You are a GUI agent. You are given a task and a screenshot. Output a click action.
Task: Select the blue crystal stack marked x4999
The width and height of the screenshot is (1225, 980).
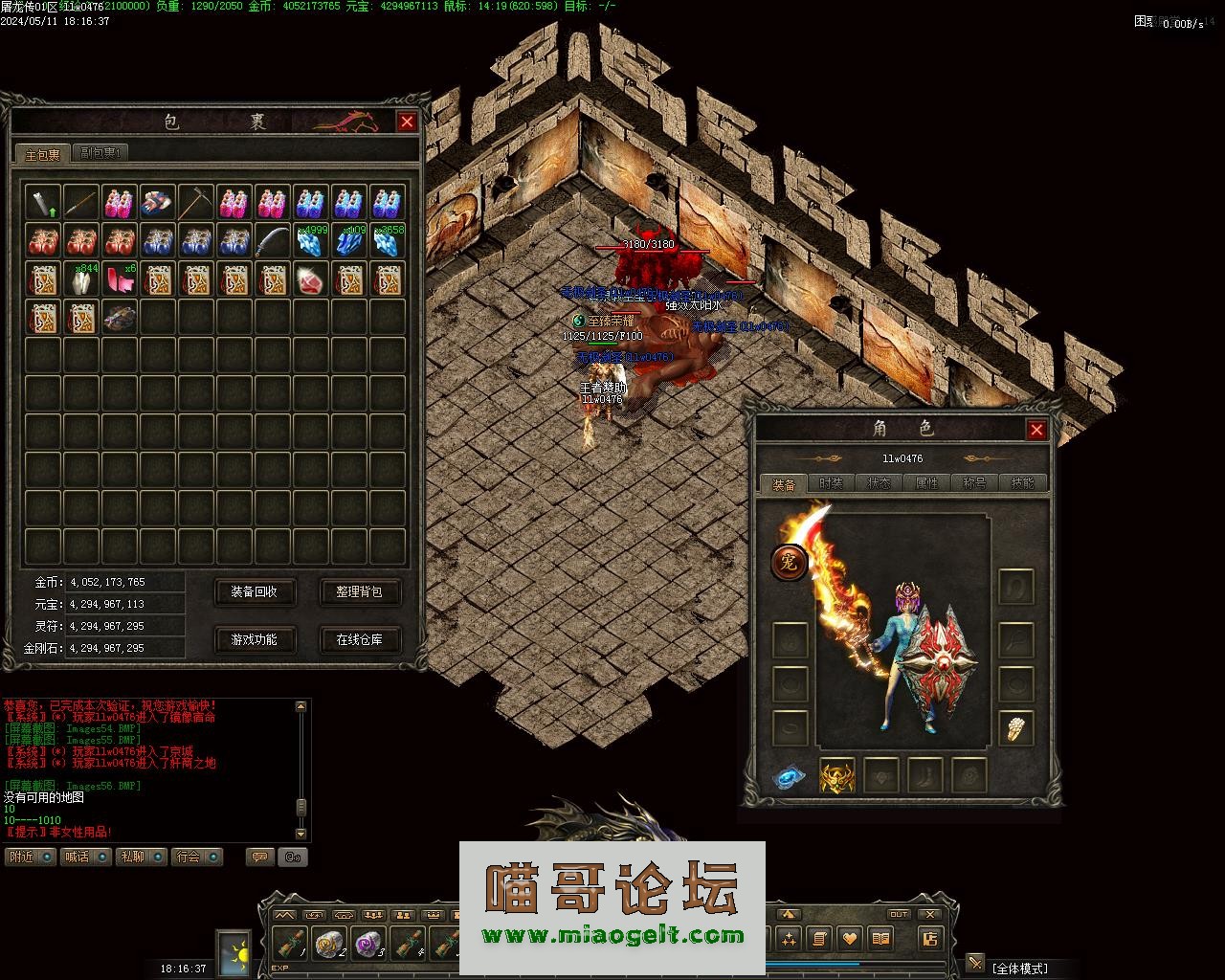click(x=311, y=241)
